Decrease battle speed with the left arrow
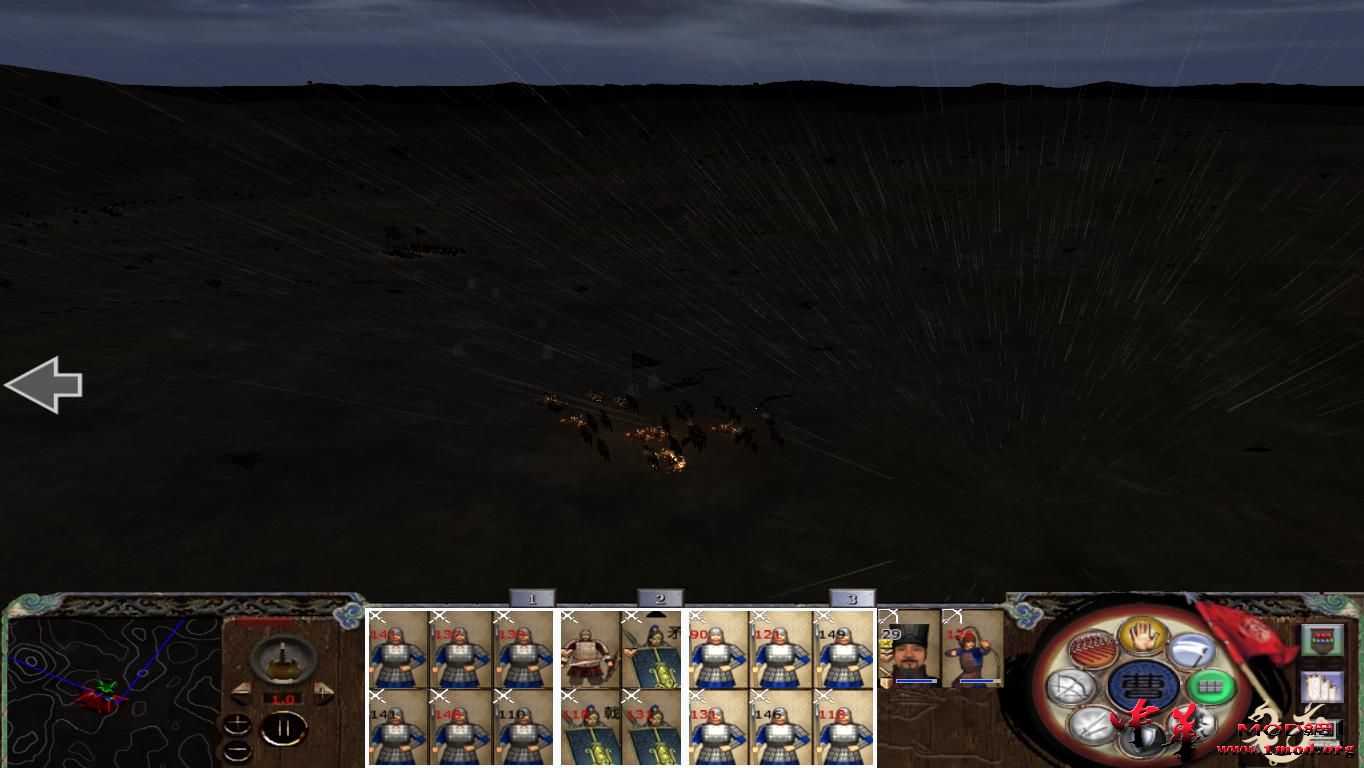Screen dimensions: 1364x768 [x=242, y=693]
